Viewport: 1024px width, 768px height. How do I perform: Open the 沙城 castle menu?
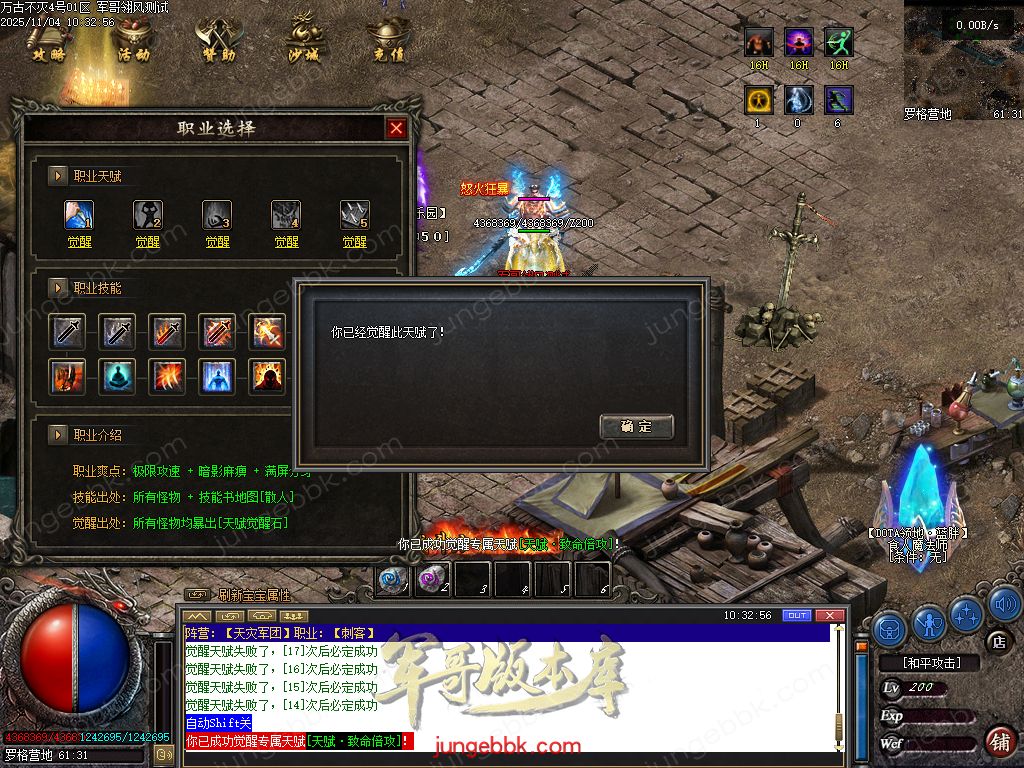303,41
